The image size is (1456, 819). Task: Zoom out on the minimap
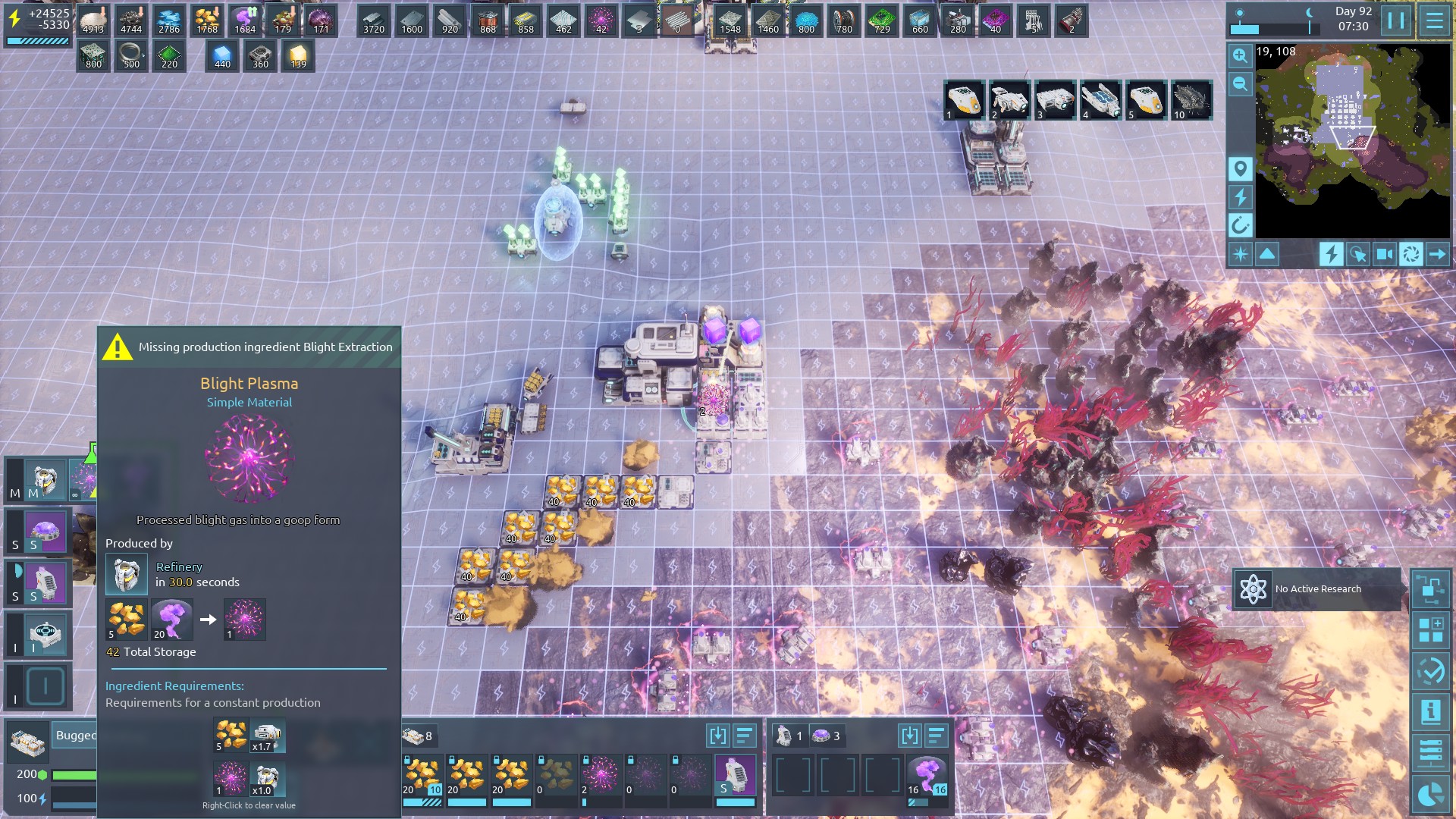[x=1240, y=83]
